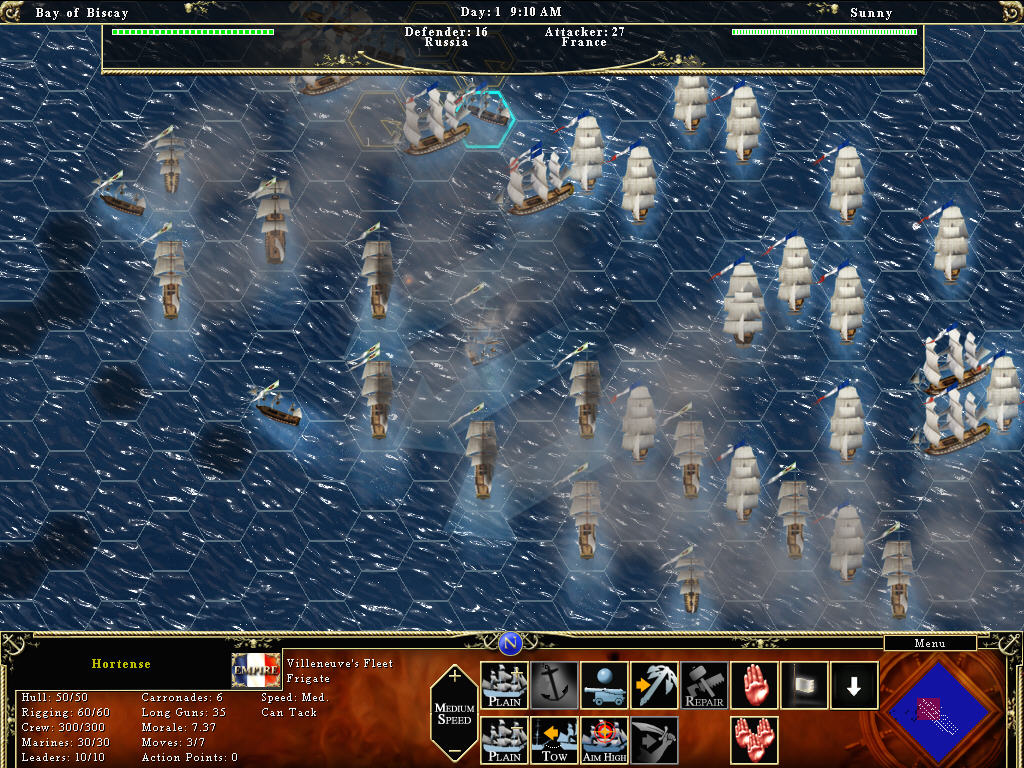
Task: Click the blue N compass button
Action: tap(511, 642)
